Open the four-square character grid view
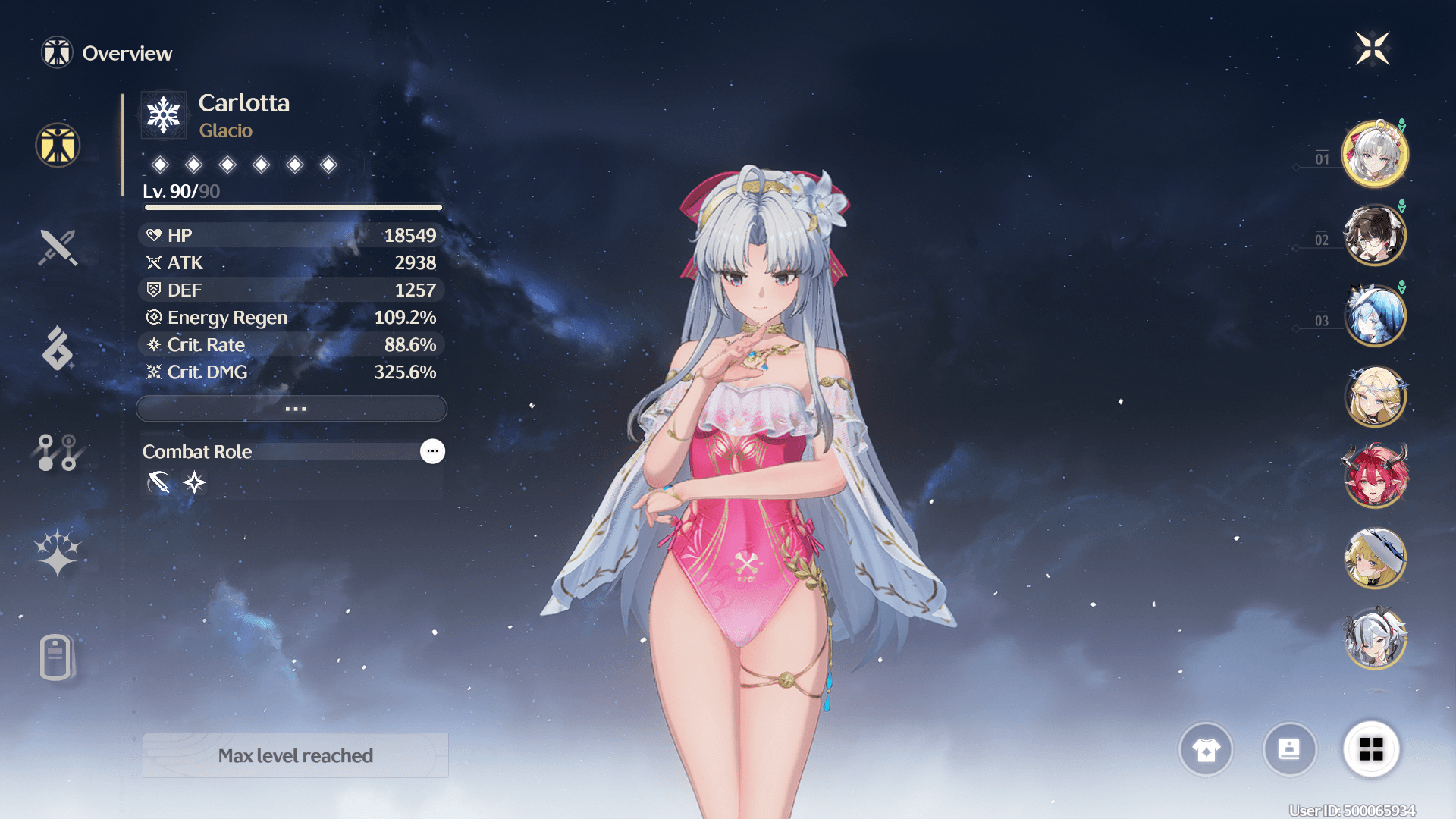This screenshot has height=819, width=1456. coord(1371,749)
